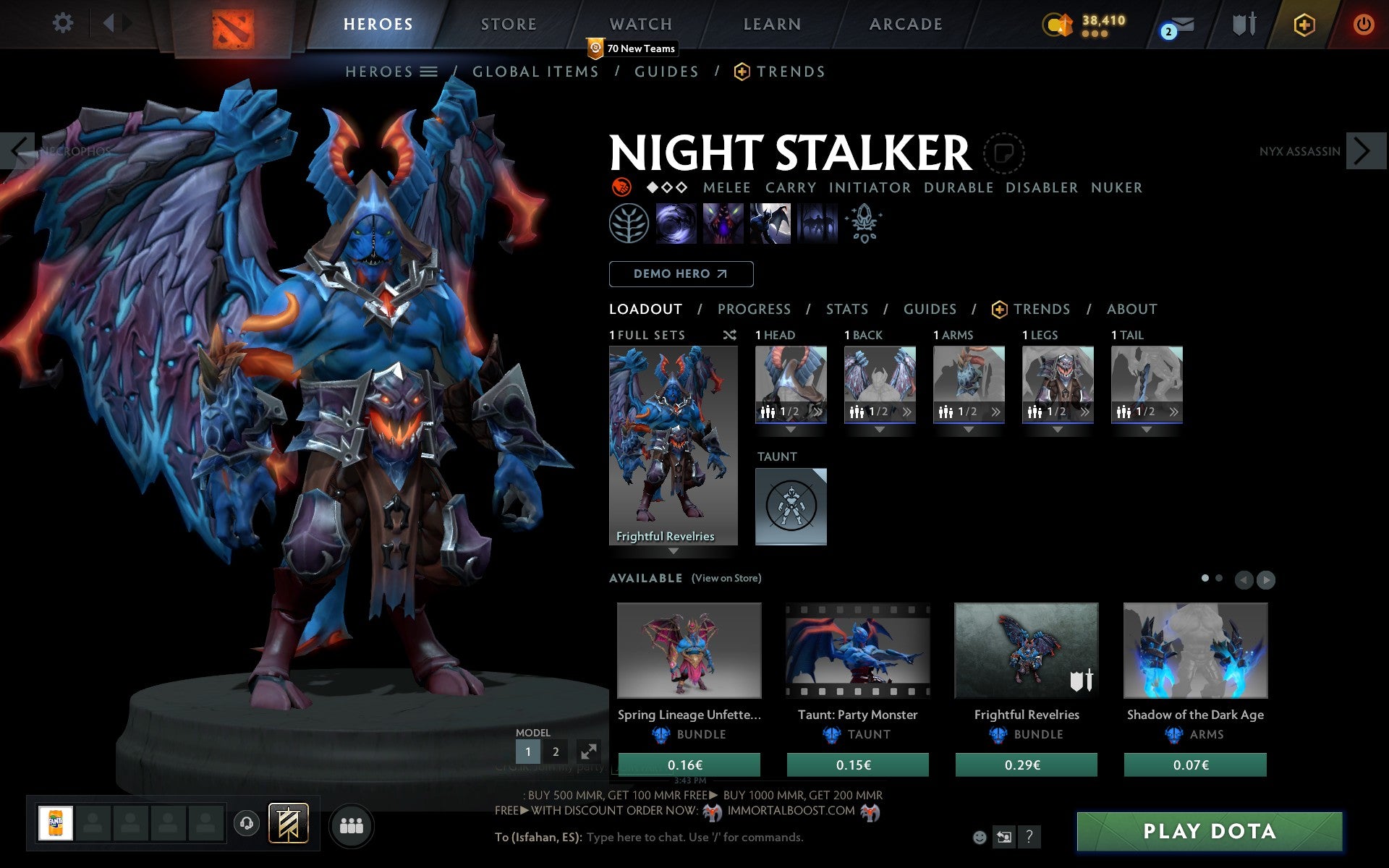Click the armory shield icon in top bar
This screenshot has height=868, width=1389.
click(x=1243, y=24)
